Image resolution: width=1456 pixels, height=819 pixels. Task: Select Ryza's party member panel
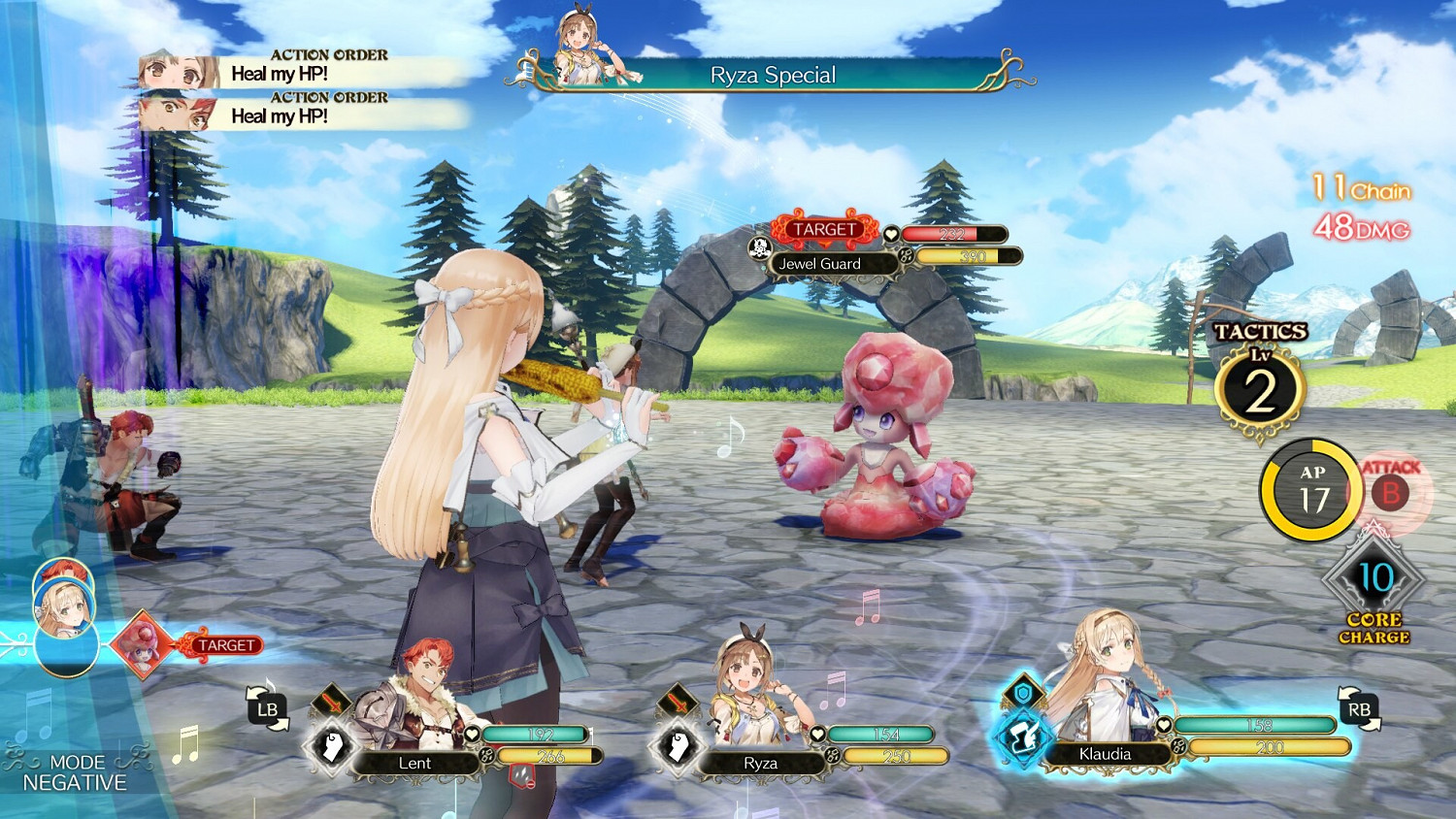[762, 764]
